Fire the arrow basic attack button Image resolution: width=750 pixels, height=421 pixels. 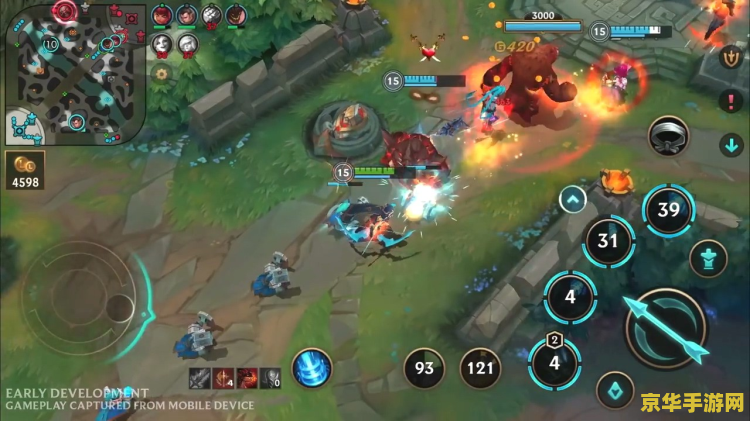(x=665, y=327)
